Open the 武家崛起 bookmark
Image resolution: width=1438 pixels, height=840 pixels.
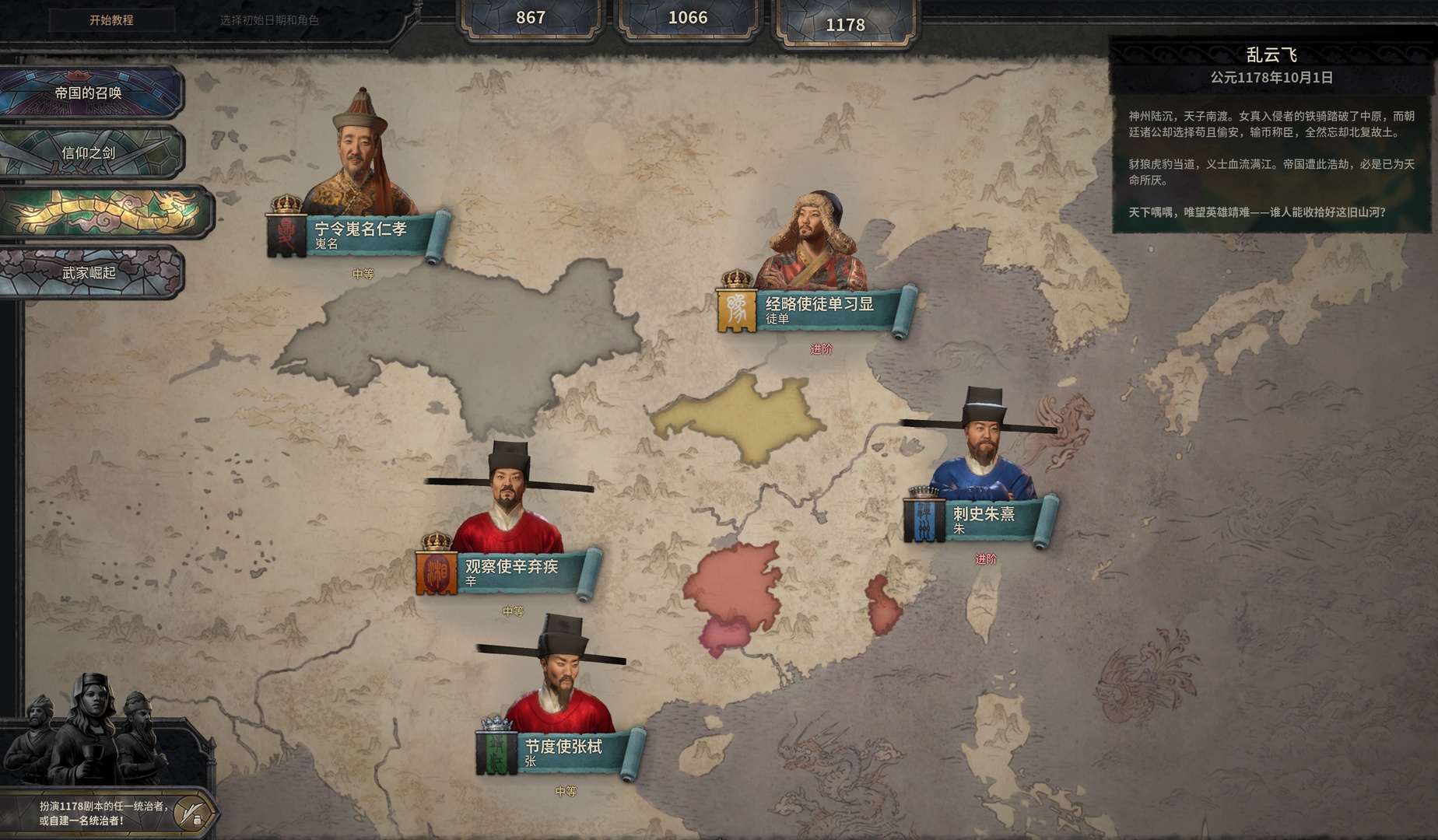pyautogui.click(x=89, y=272)
